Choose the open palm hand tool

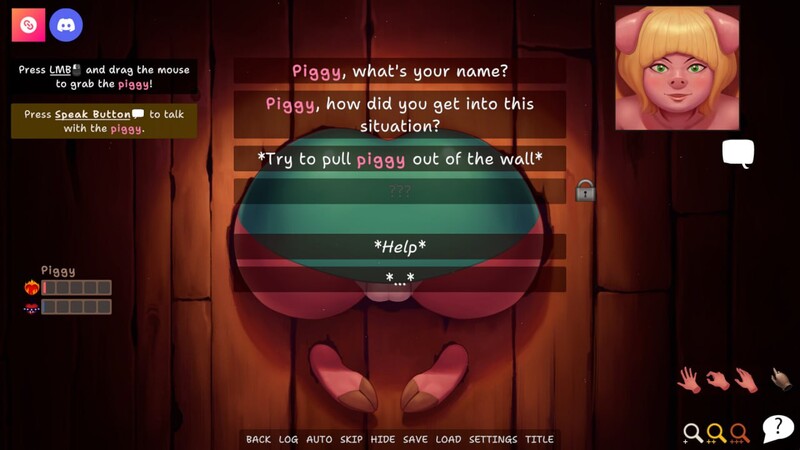(688, 379)
